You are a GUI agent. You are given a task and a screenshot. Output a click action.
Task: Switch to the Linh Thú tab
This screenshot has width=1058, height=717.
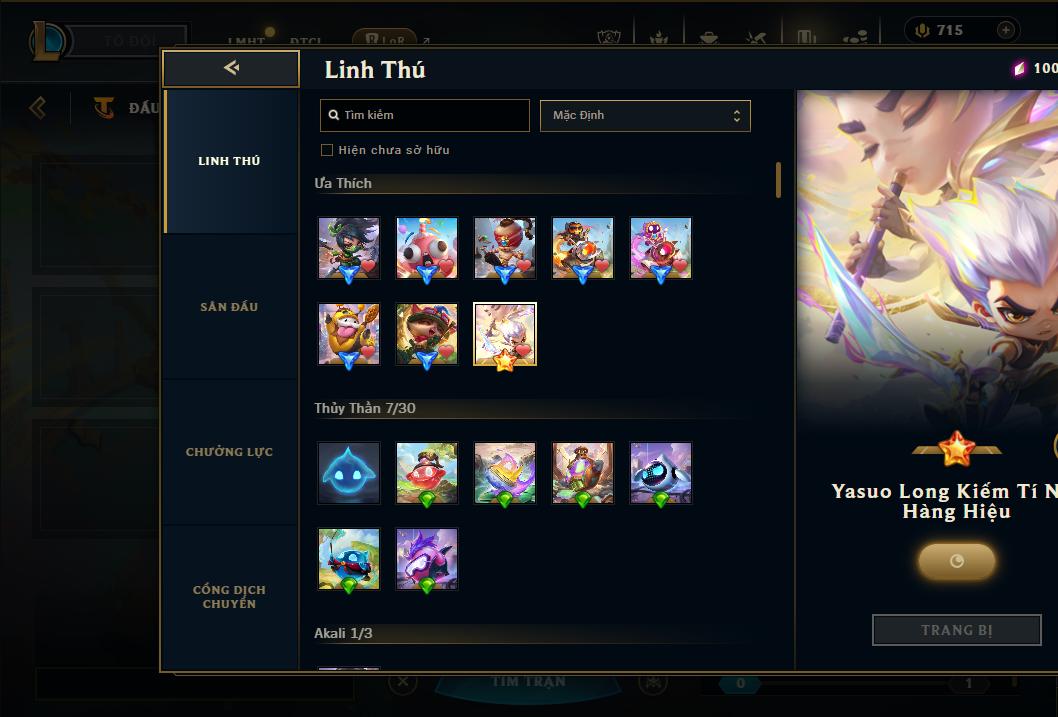[229, 161]
